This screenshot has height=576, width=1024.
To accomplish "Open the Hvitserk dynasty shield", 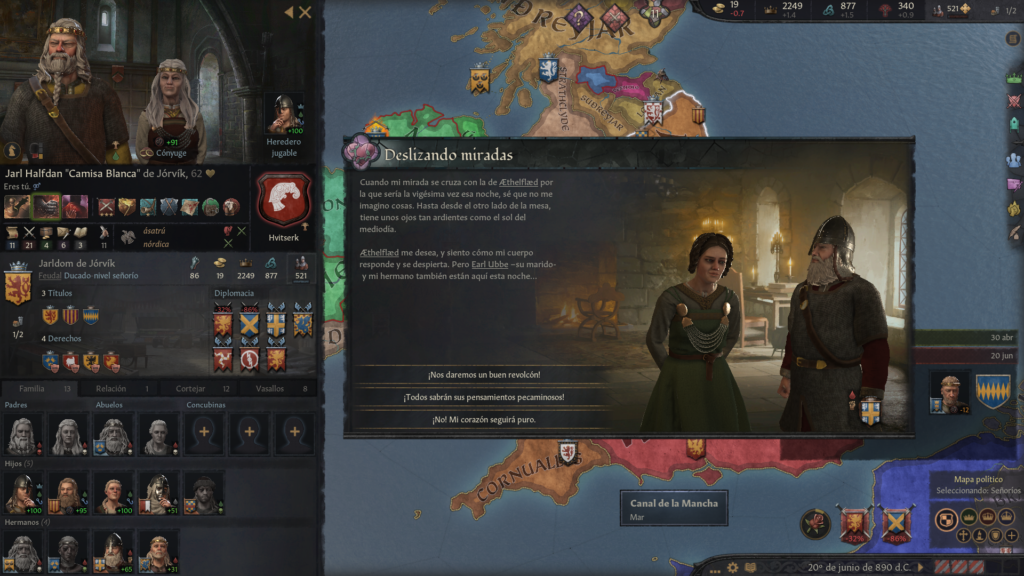I will coord(285,200).
